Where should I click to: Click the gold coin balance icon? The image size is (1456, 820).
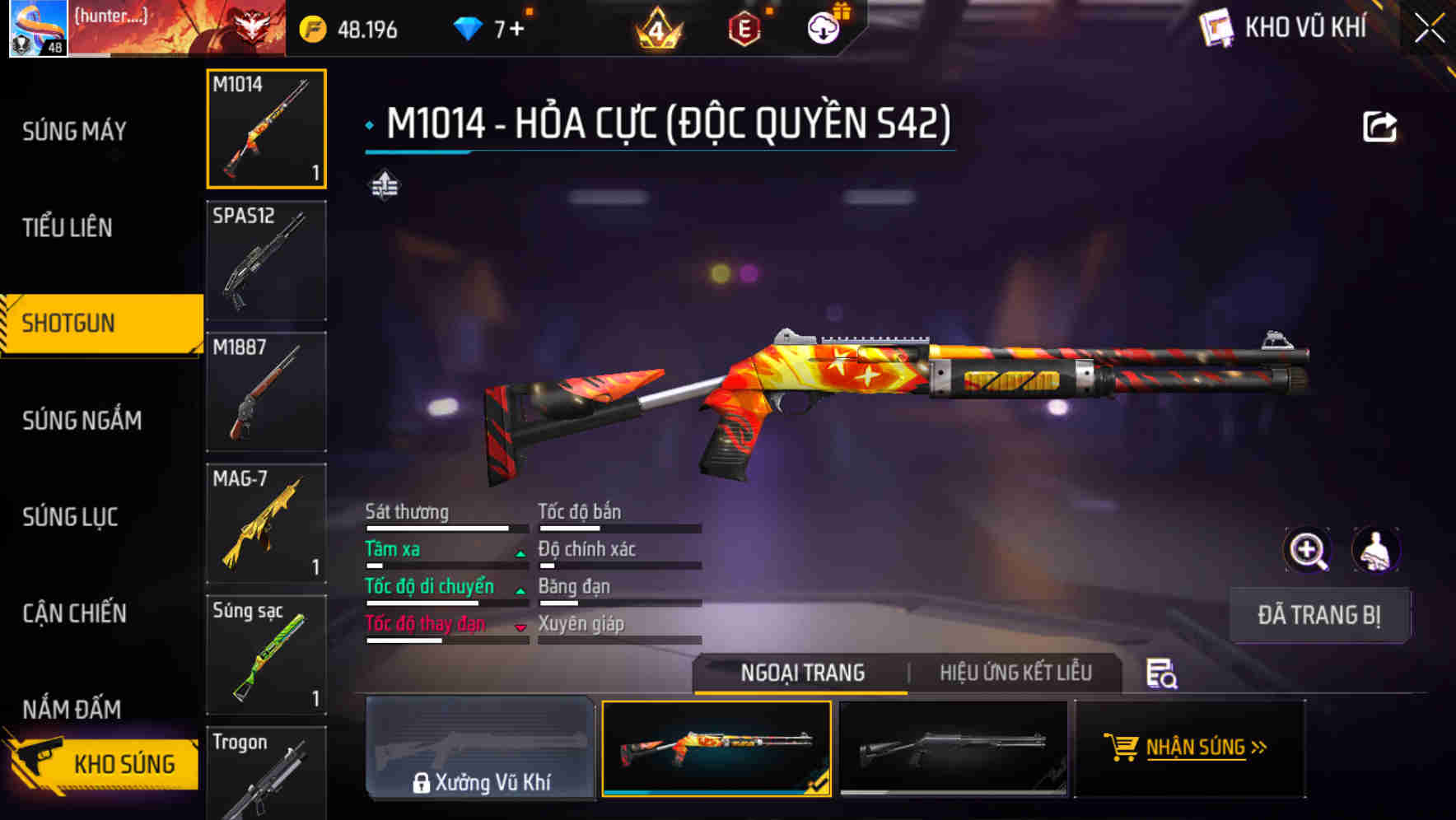pyautogui.click(x=315, y=27)
